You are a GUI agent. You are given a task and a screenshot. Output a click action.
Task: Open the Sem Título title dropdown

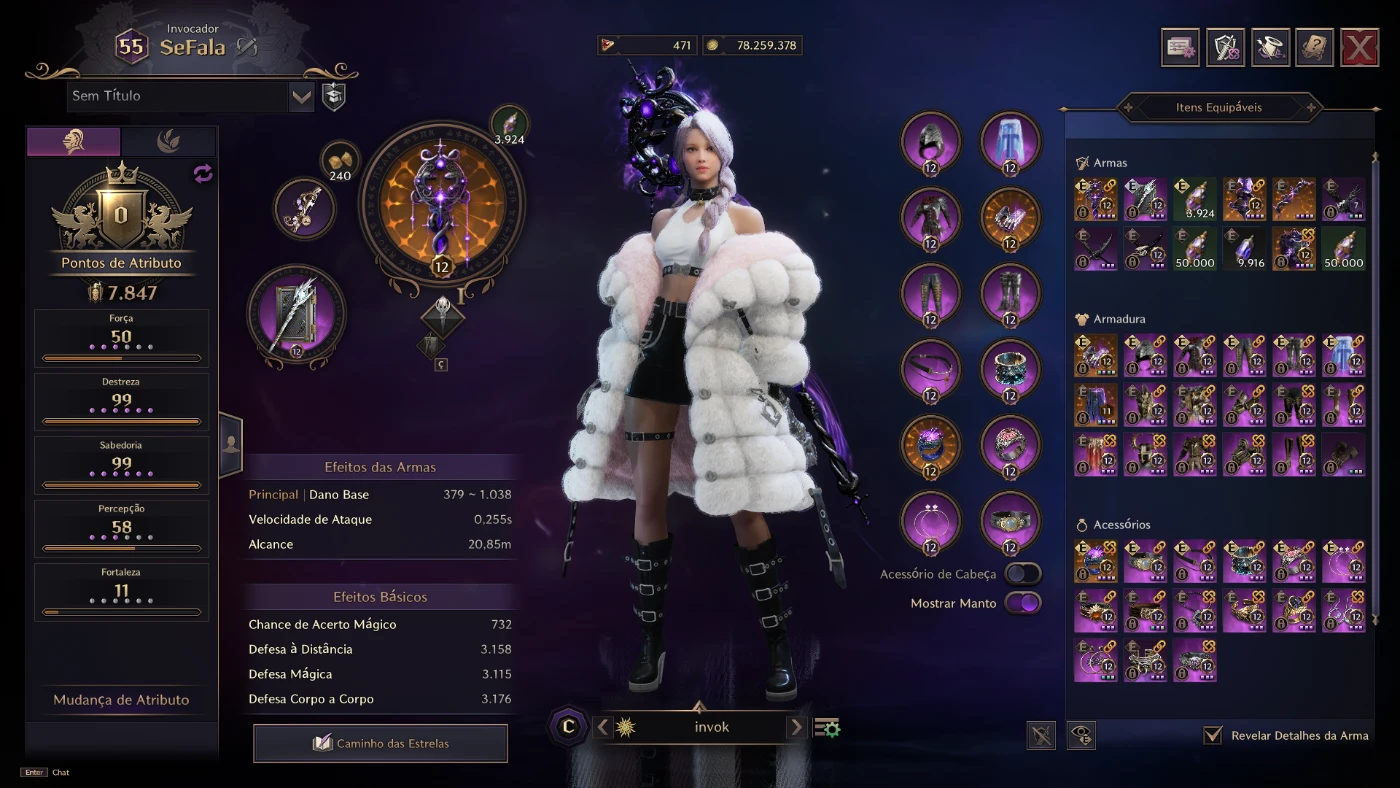(x=302, y=97)
